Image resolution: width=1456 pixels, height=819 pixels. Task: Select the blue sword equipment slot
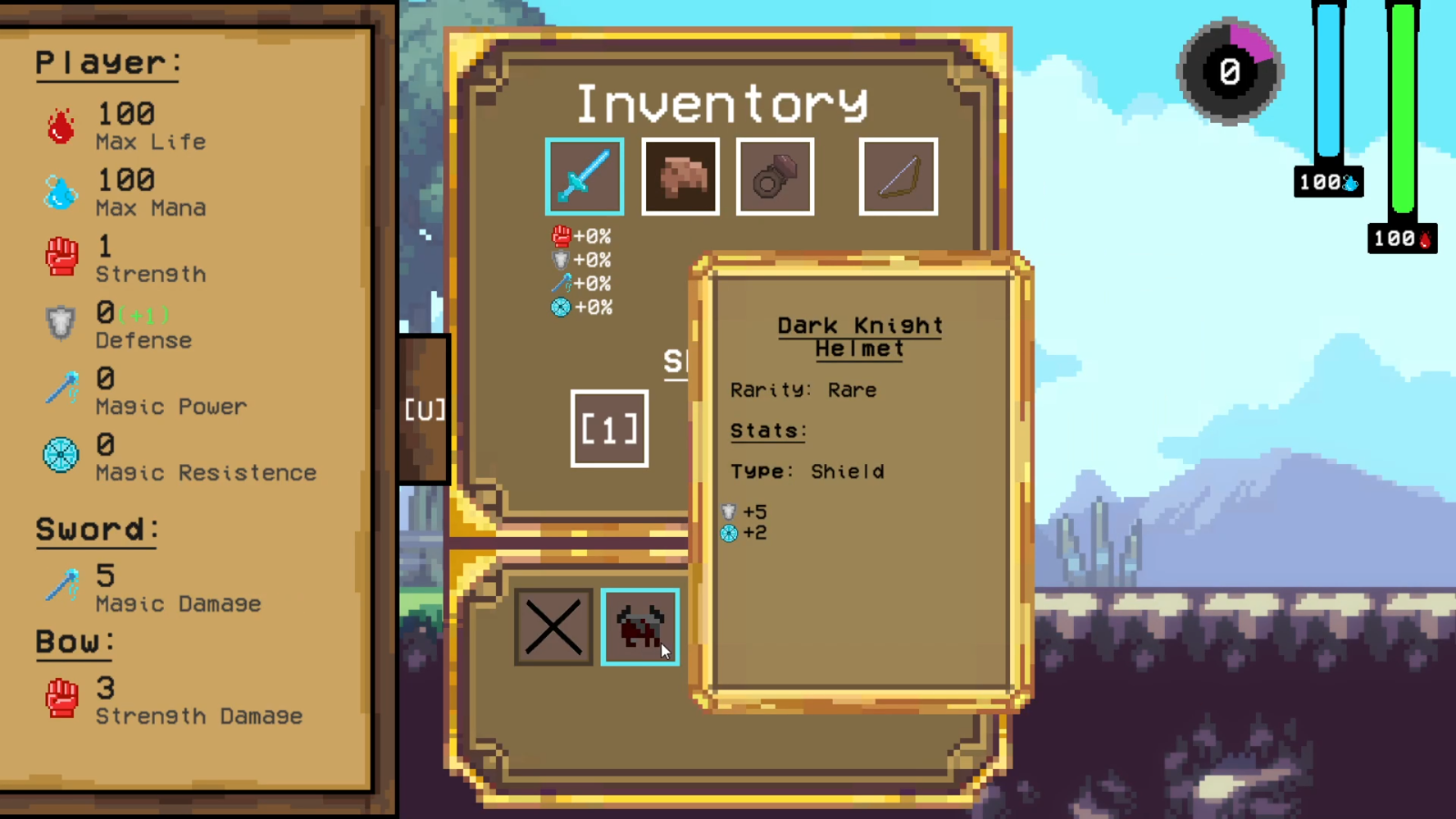click(x=584, y=177)
